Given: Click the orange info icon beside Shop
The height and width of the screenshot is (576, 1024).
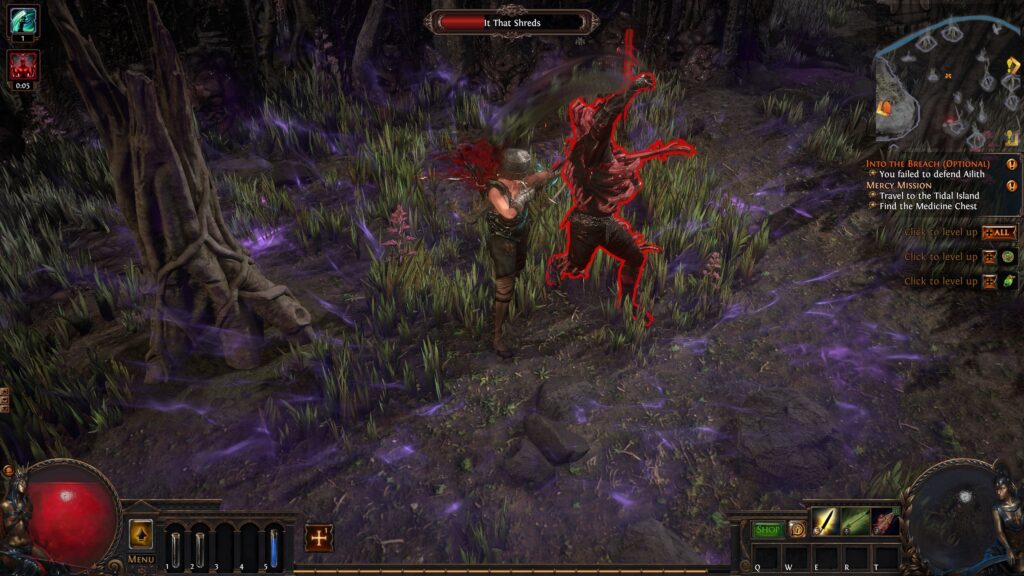Looking at the screenshot, I should 796,529.
